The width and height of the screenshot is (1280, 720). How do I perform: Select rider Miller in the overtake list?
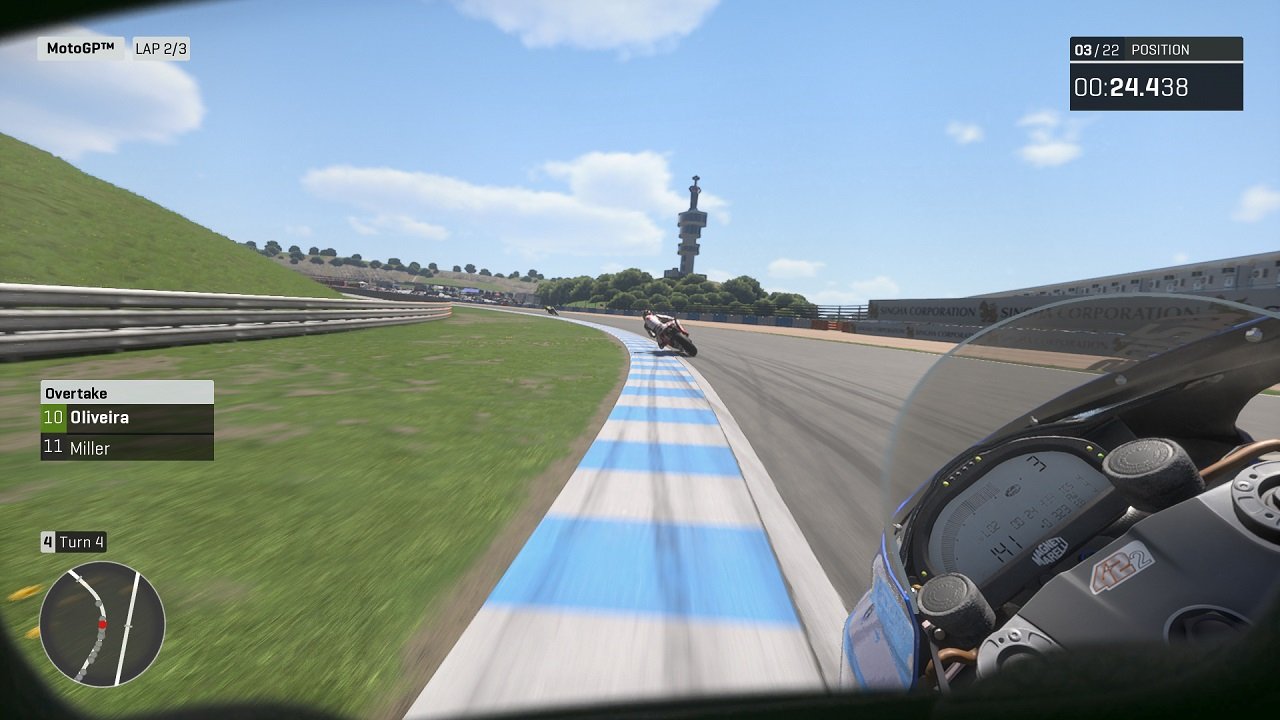coord(105,447)
